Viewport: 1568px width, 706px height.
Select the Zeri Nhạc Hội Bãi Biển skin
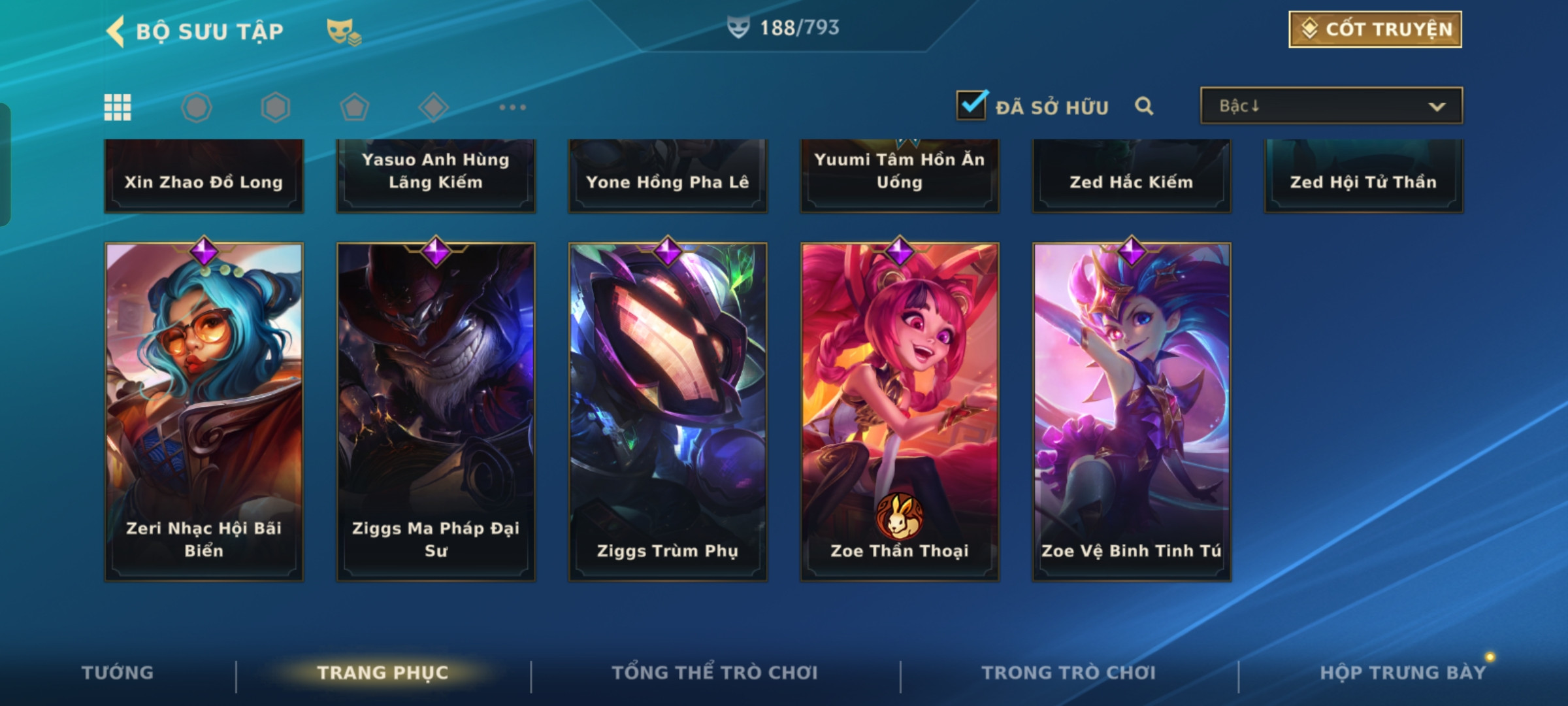(x=204, y=412)
